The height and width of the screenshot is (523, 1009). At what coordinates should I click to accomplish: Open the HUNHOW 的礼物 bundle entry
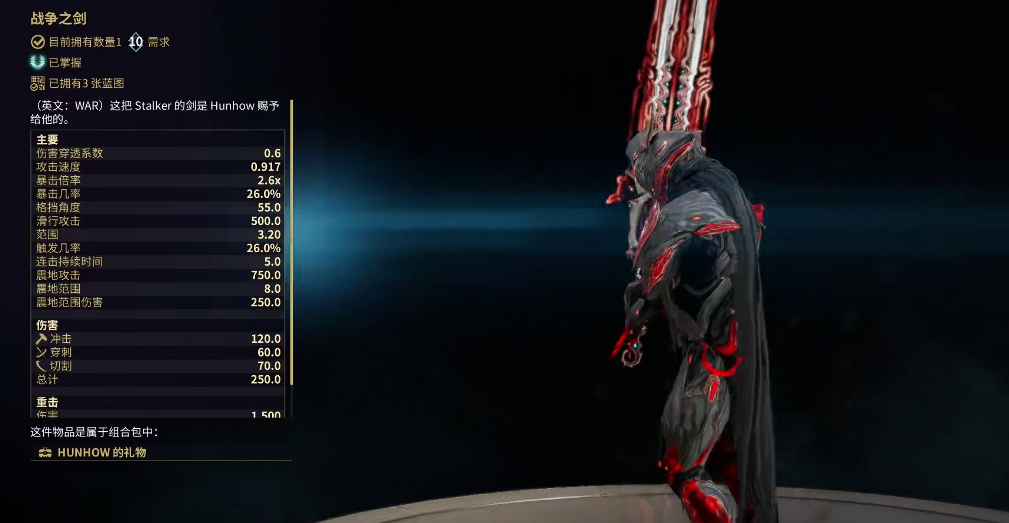point(102,453)
